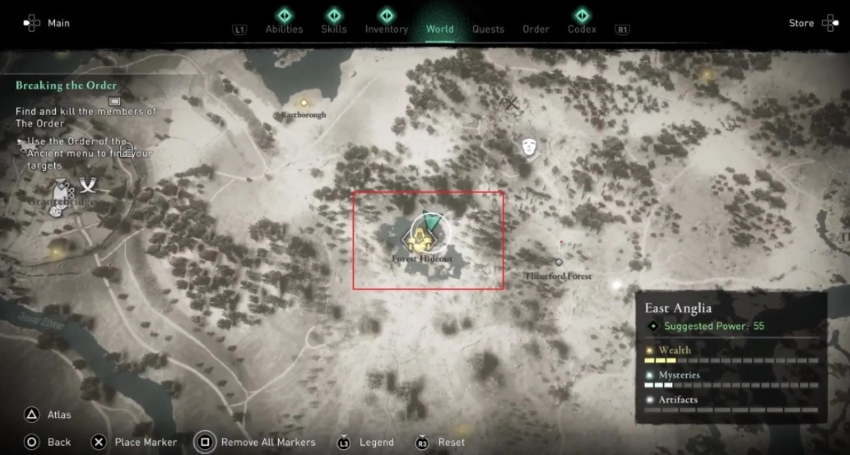The height and width of the screenshot is (455, 850).
Task: Select the crossed drinking horns map icon
Action: coord(89,184)
